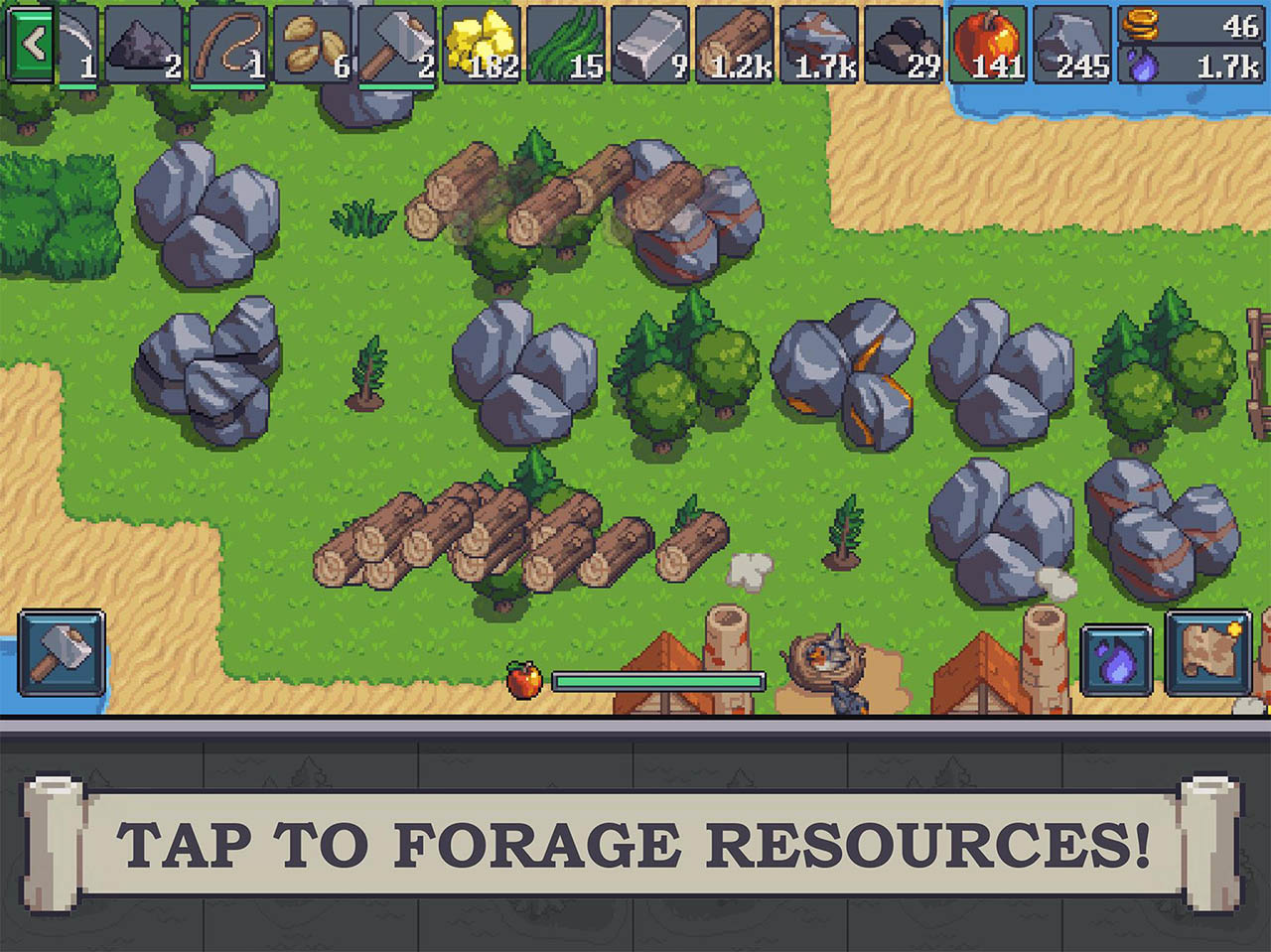Screen dimensions: 1271x952
Task: Click the wood log counter showing 1.2k
Action: coord(733,45)
